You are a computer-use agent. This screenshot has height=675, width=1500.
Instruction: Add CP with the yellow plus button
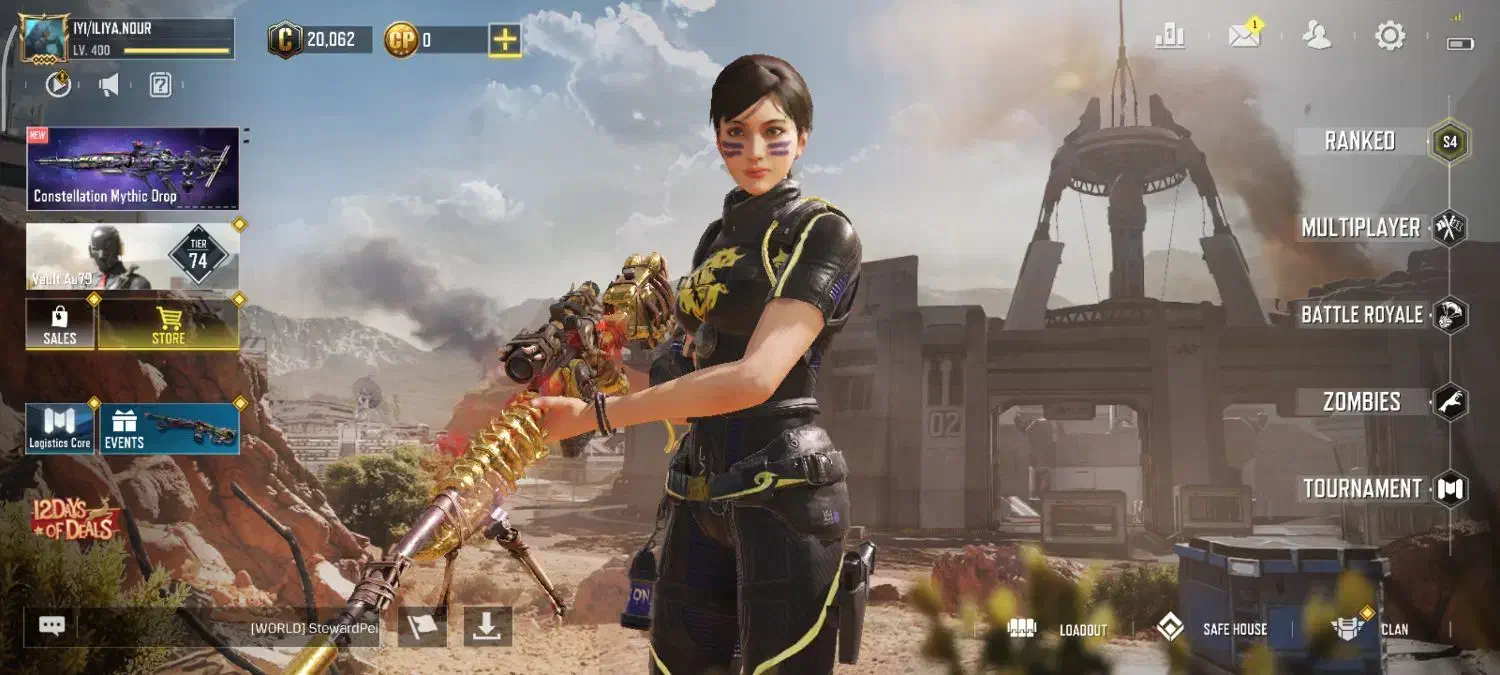505,40
